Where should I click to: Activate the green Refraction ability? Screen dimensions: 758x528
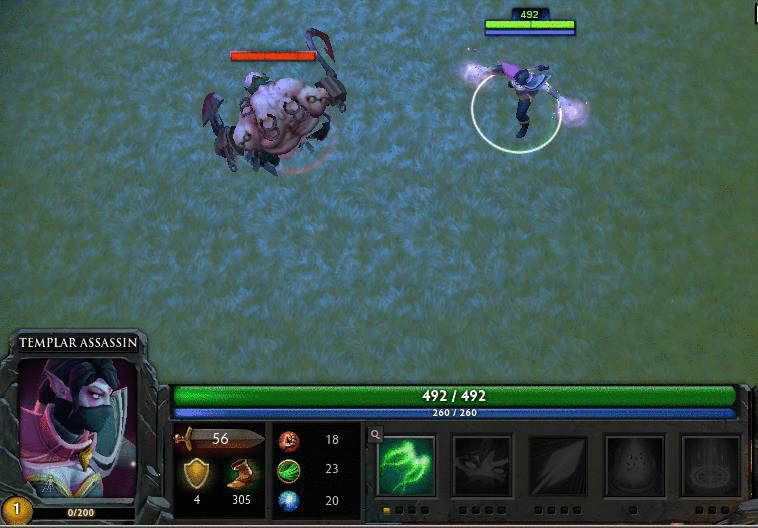406,465
